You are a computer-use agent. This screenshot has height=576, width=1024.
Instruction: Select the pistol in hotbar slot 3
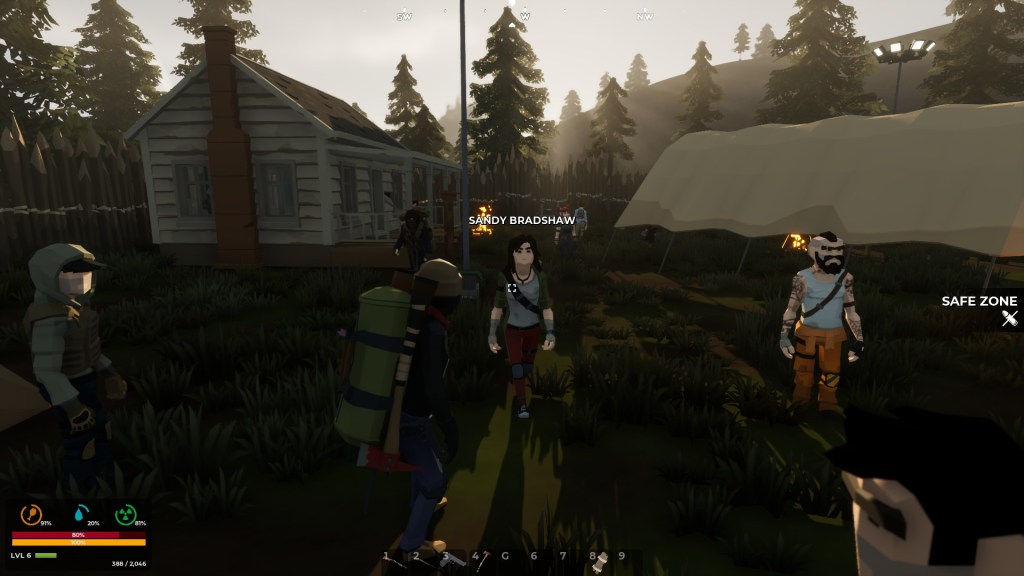[x=453, y=559]
